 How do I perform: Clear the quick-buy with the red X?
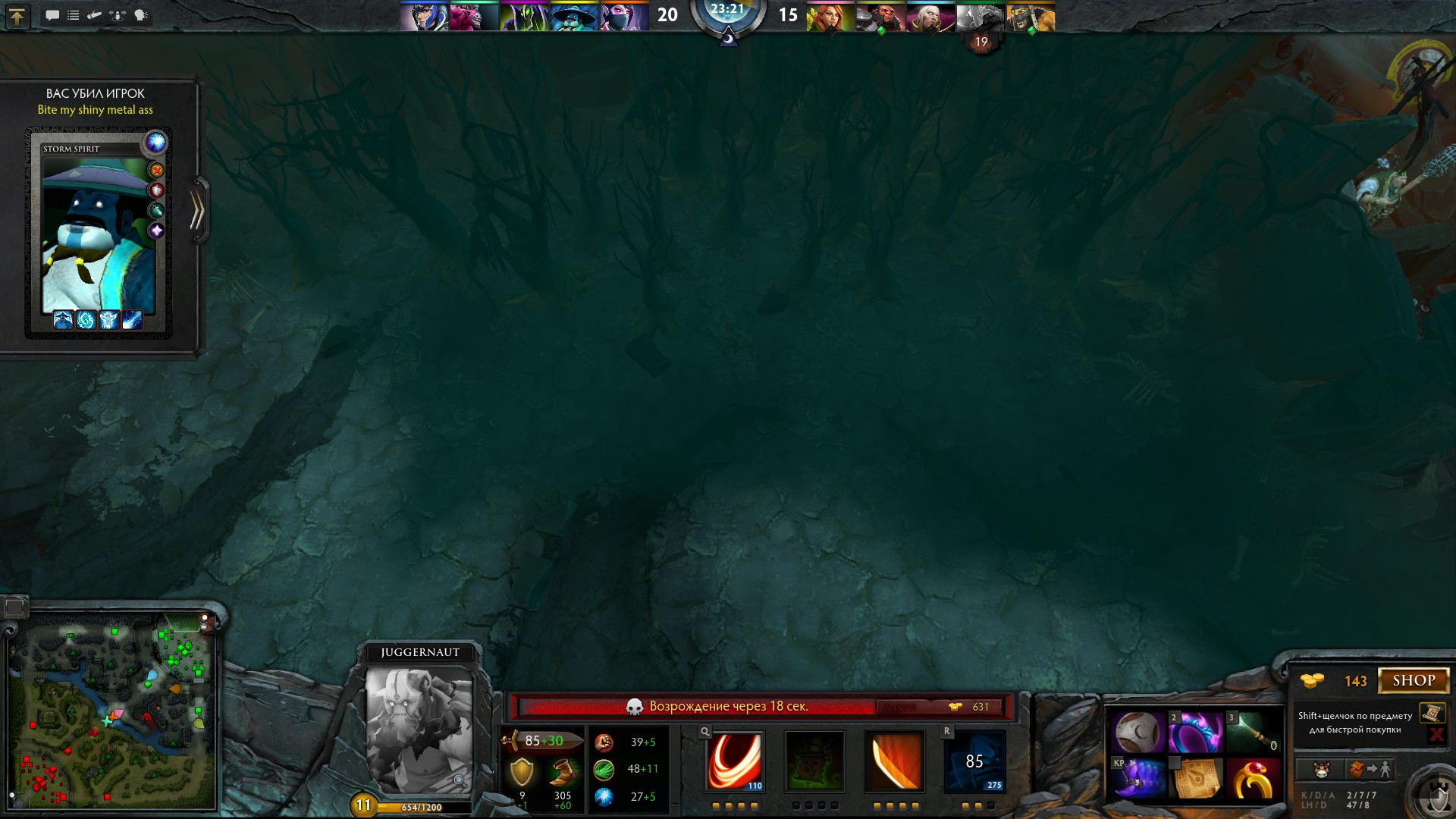click(x=1436, y=734)
